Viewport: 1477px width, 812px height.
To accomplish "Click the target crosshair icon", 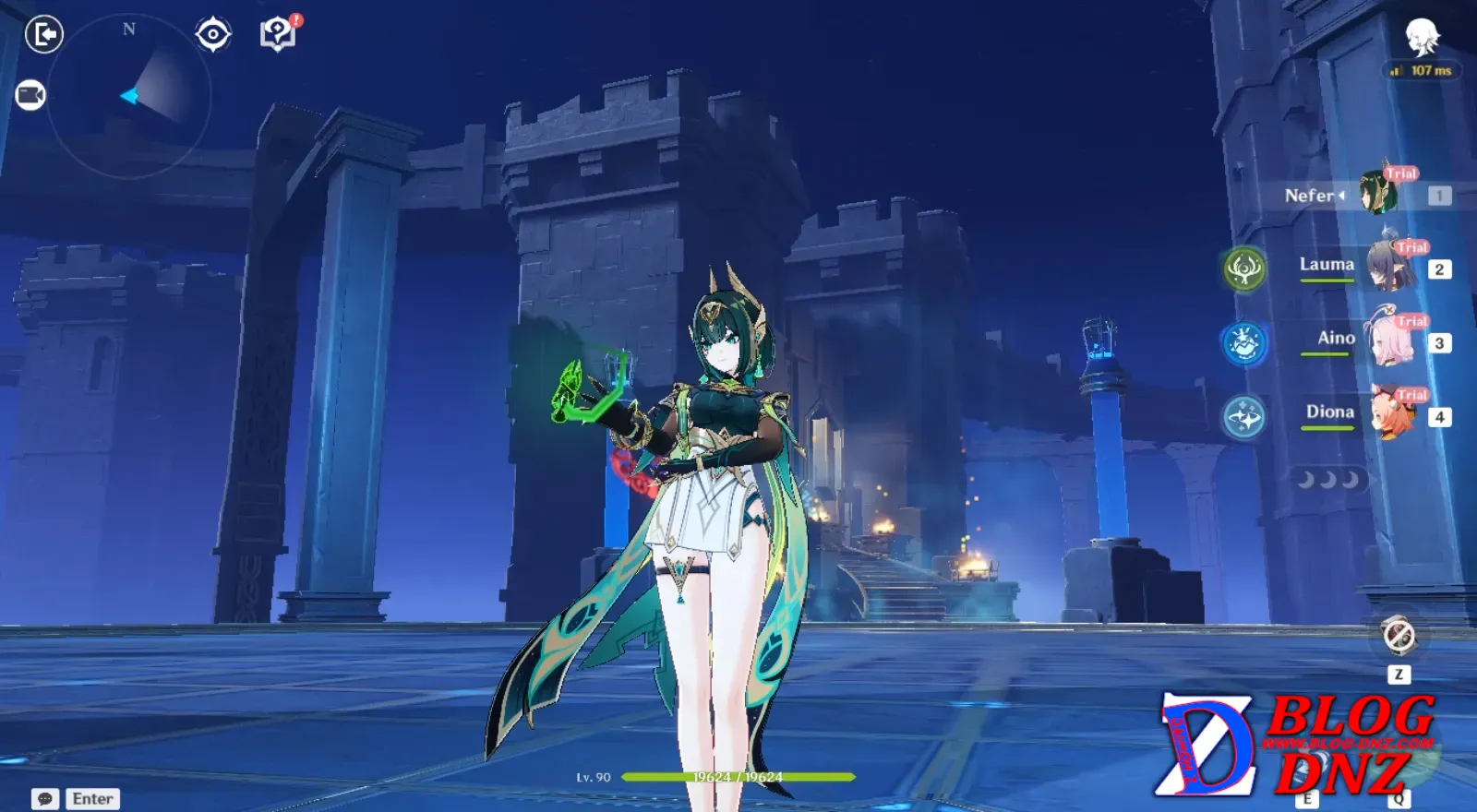I will tap(213, 35).
